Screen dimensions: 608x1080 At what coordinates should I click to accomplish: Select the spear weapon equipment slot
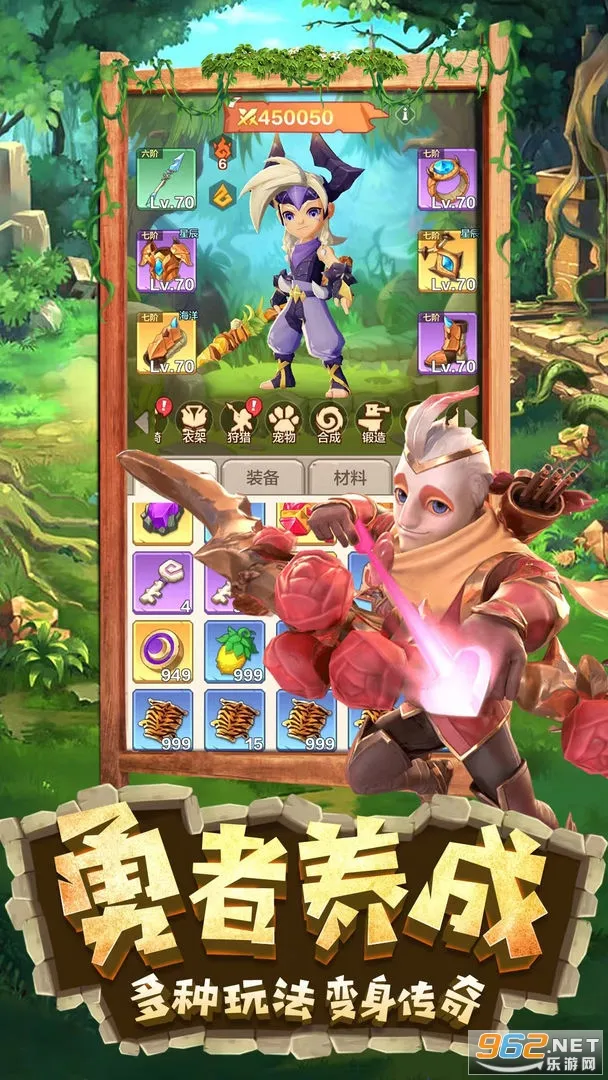[166, 178]
